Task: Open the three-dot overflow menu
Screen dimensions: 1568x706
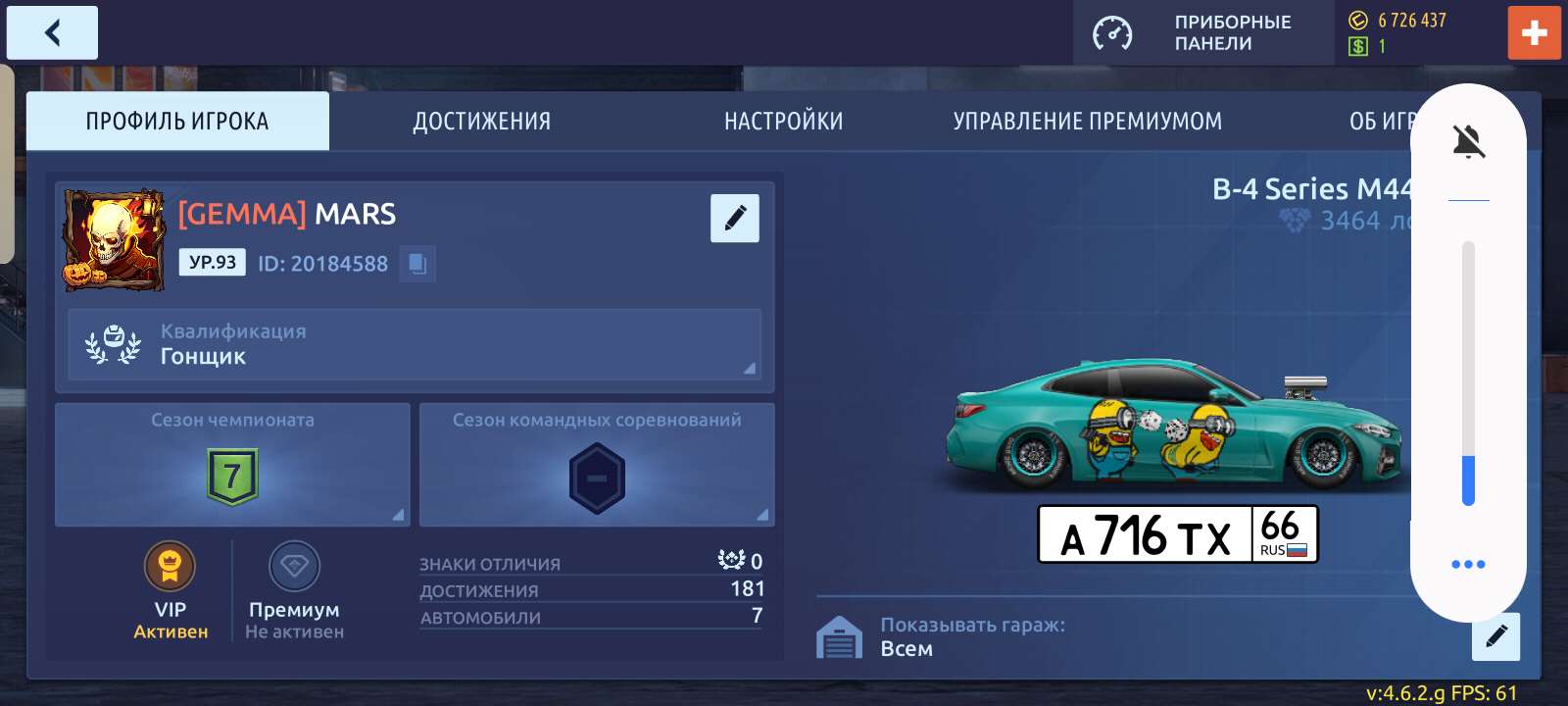Action: (x=1467, y=563)
